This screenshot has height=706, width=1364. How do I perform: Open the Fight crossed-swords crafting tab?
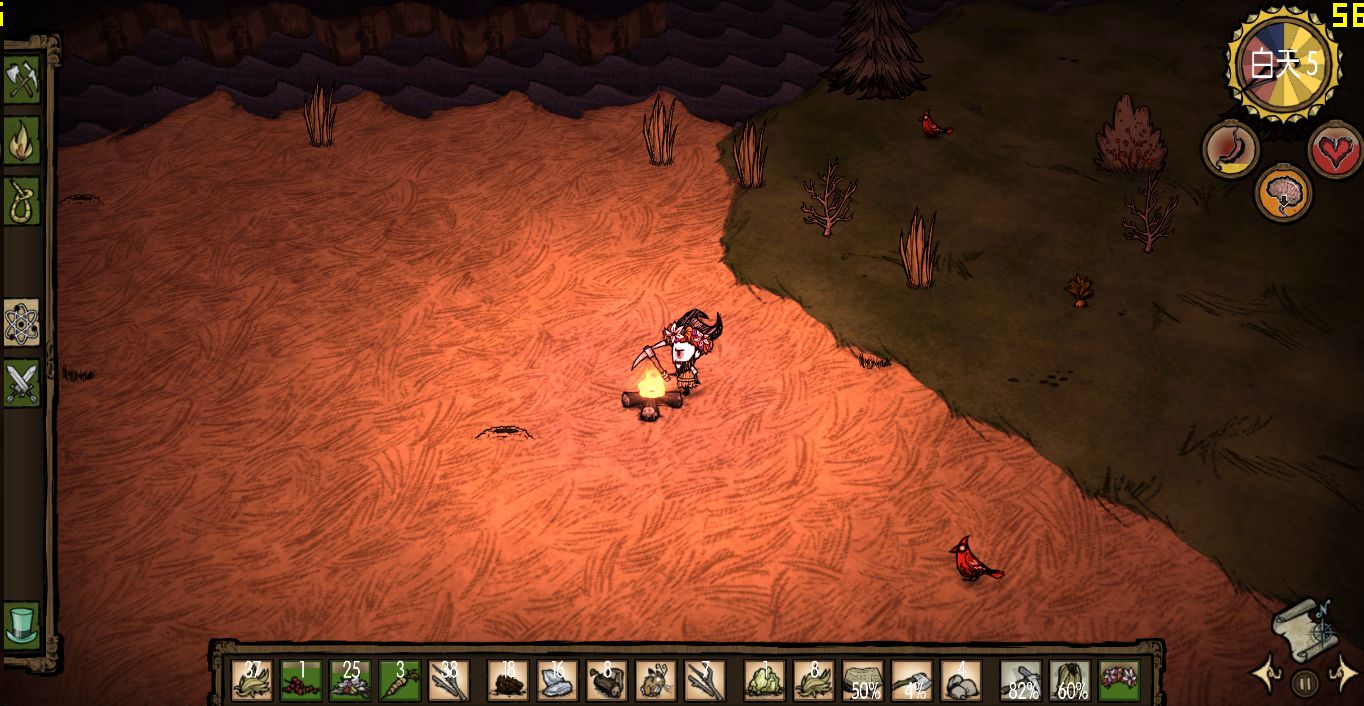point(22,382)
